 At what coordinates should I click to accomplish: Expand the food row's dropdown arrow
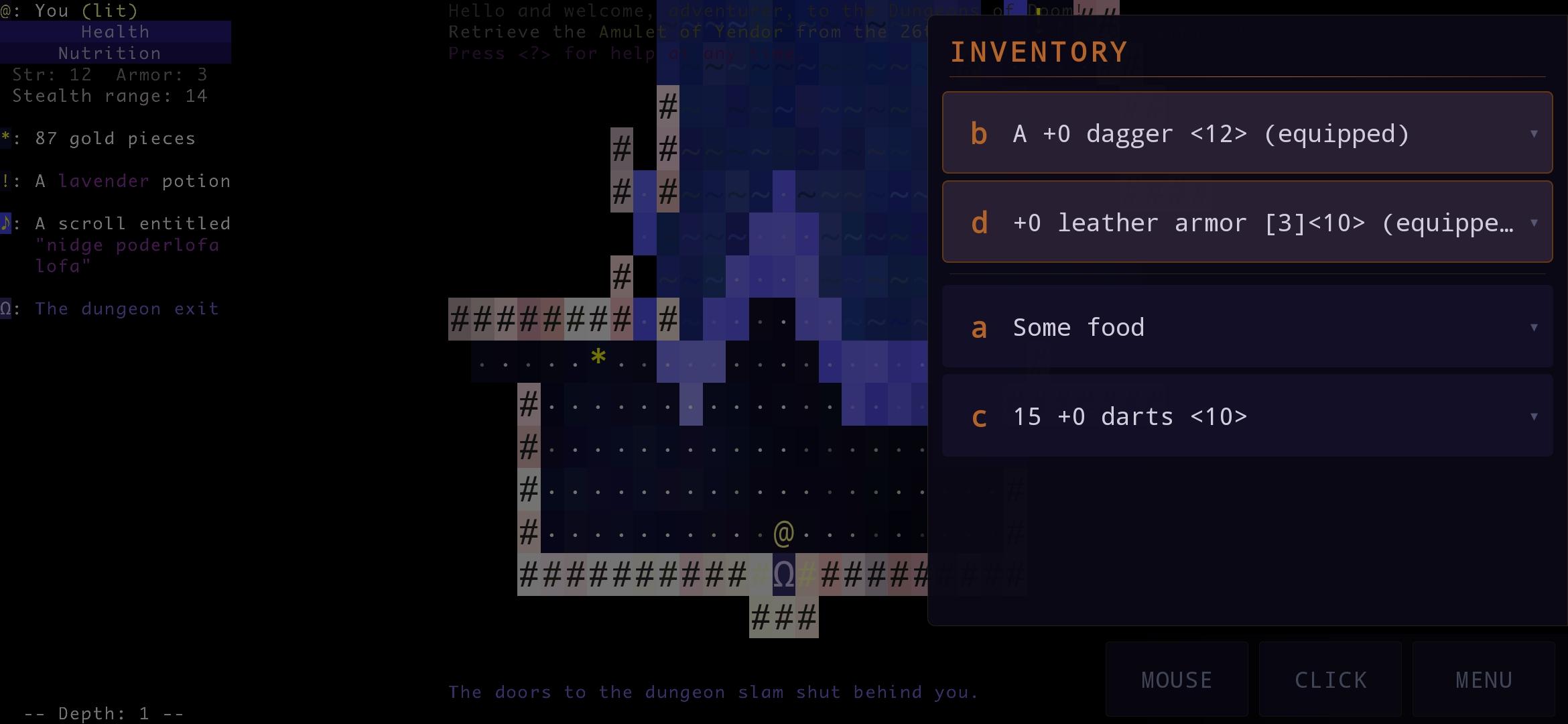[x=1533, y=327]
